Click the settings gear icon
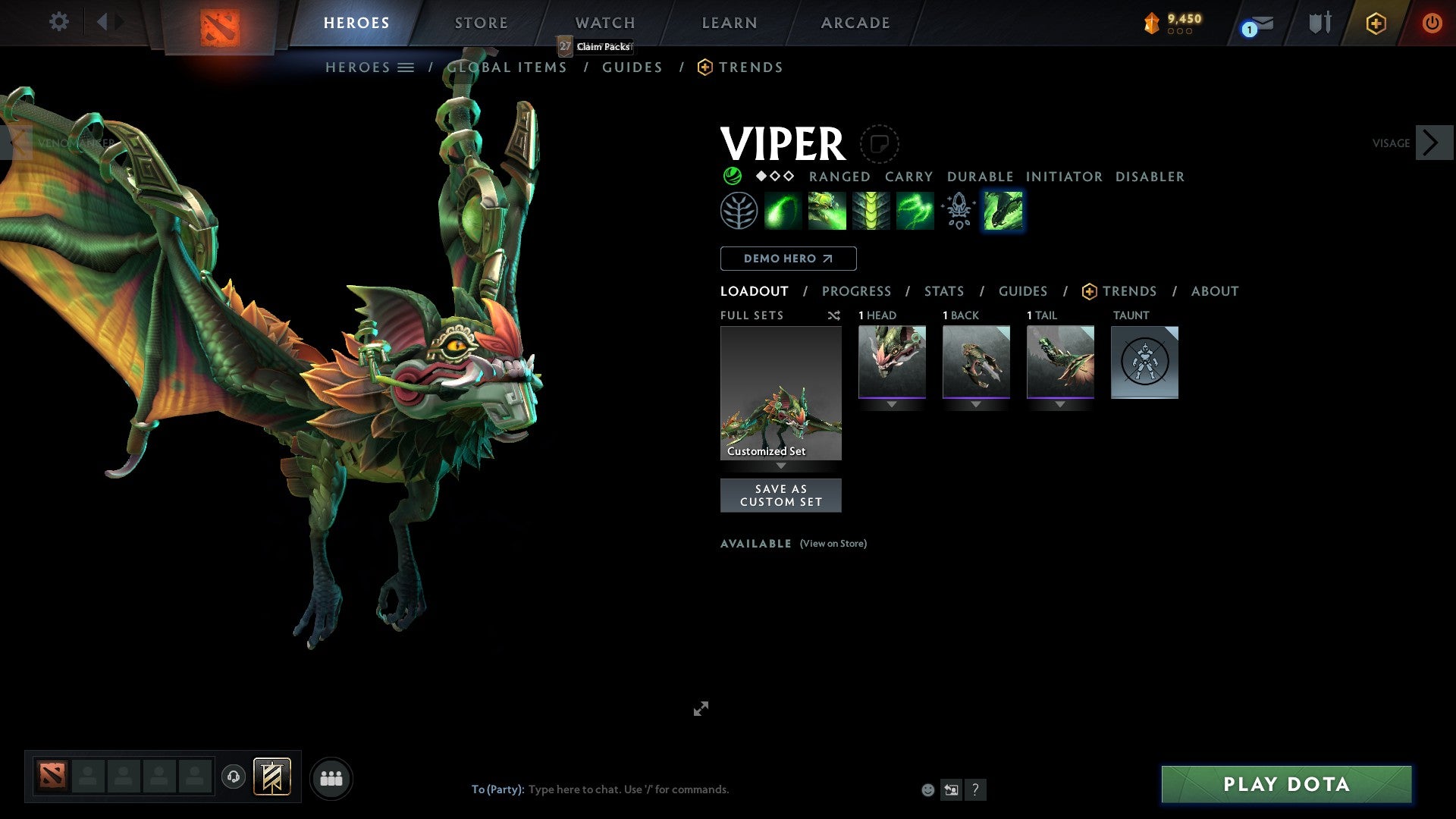The height and width of the screenshot is (819, 1456). [x=58, y=22]
